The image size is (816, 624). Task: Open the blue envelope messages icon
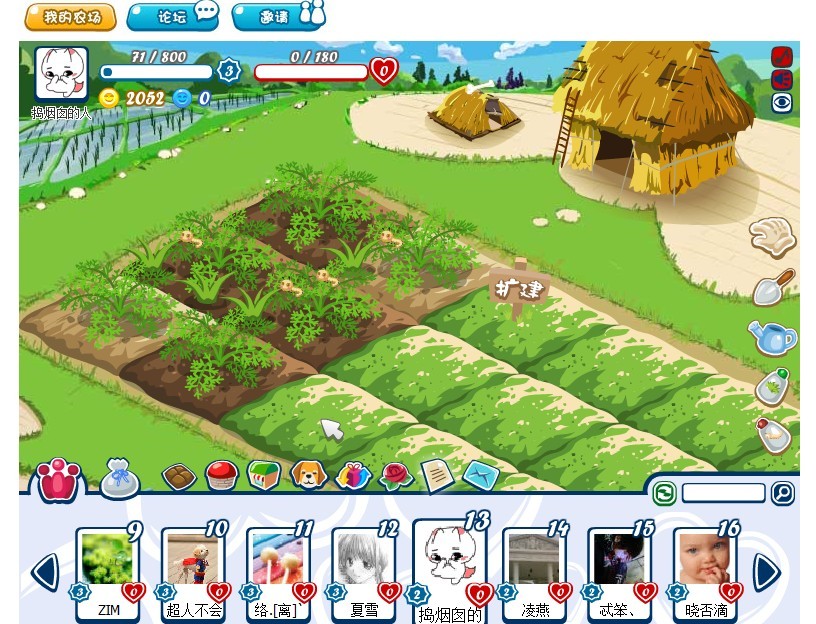tap(480, 475)
